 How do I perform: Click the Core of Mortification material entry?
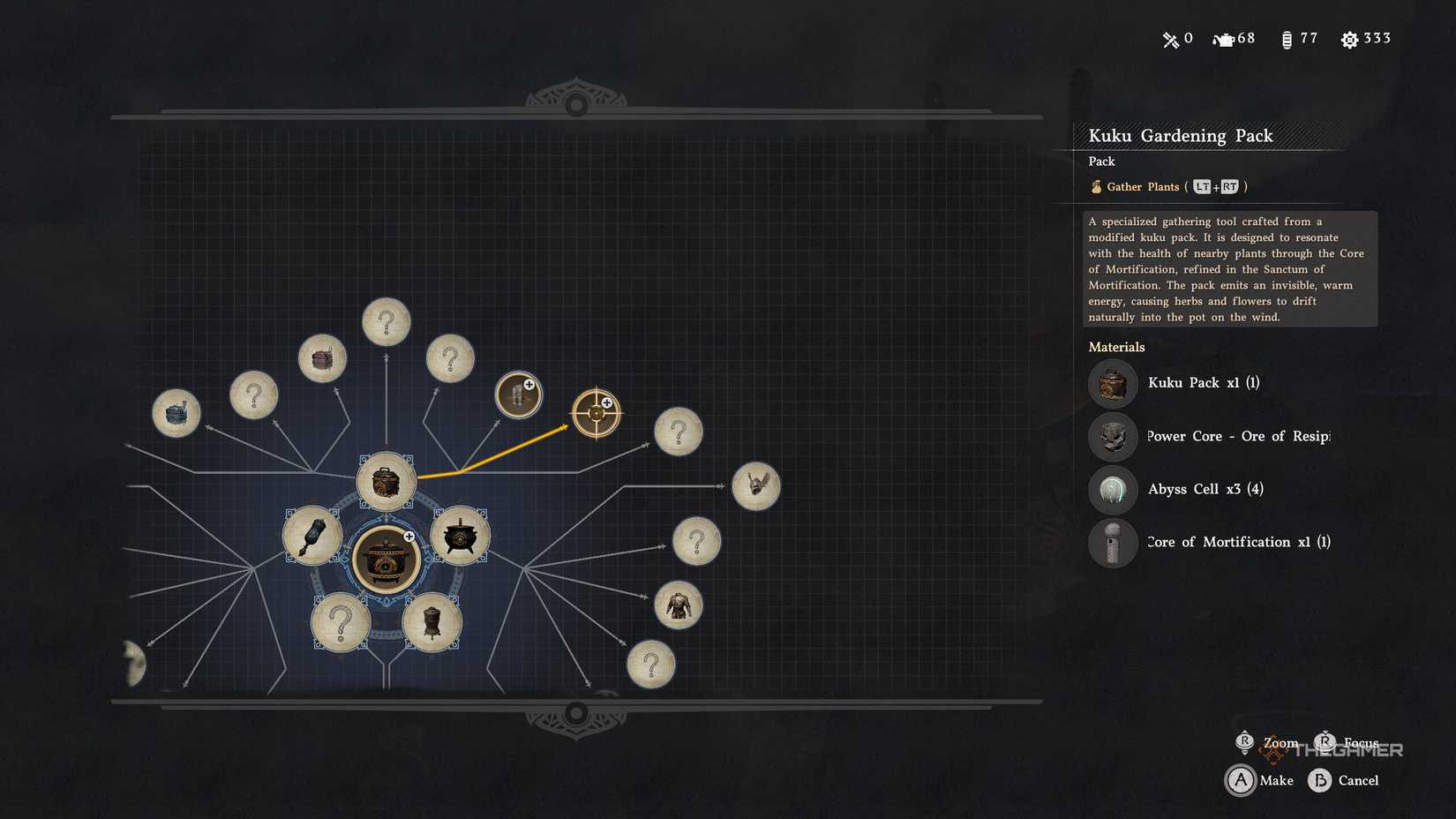pos(1235,542)
